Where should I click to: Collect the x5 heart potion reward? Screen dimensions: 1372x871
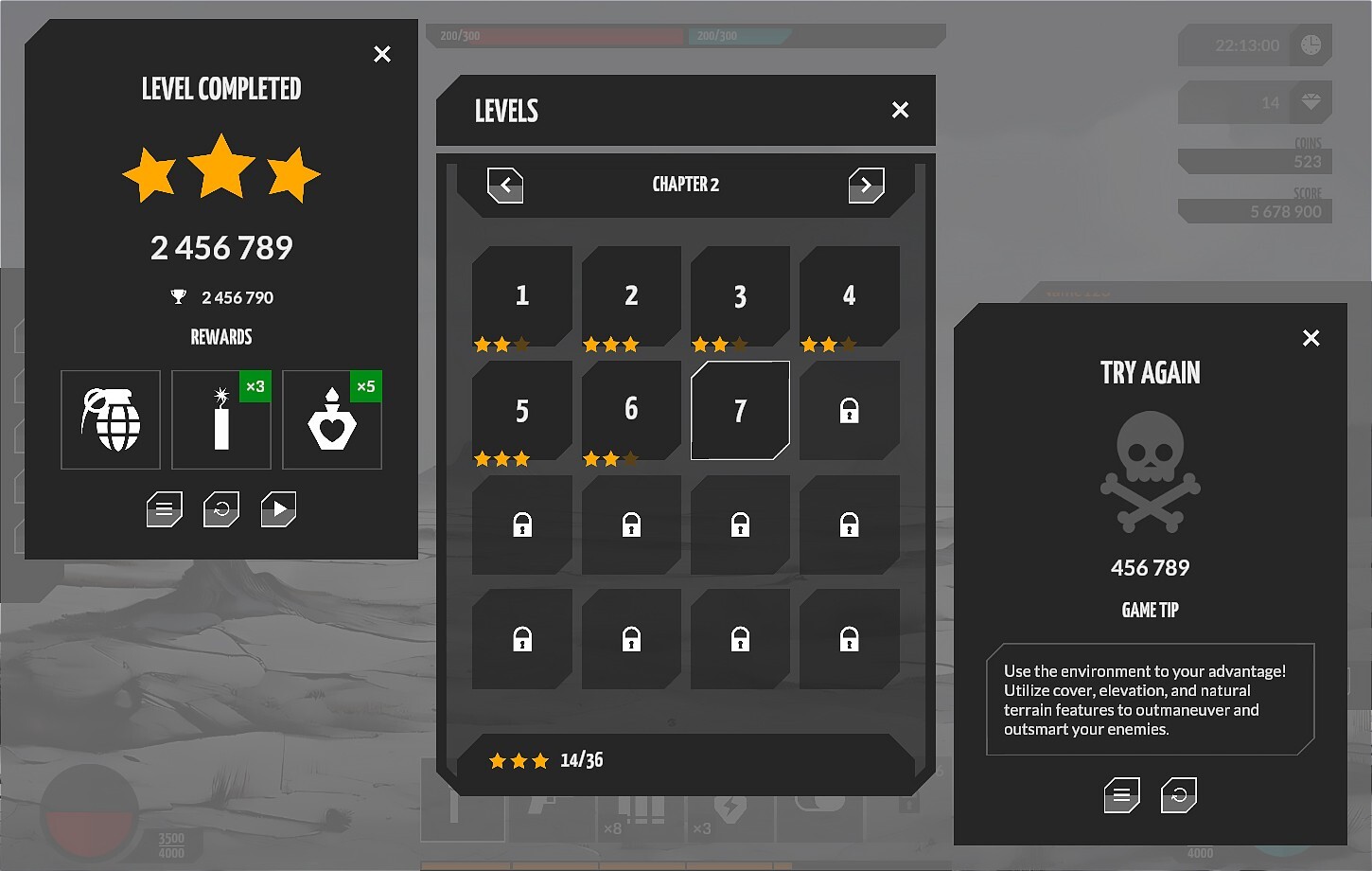coord(331,419)
